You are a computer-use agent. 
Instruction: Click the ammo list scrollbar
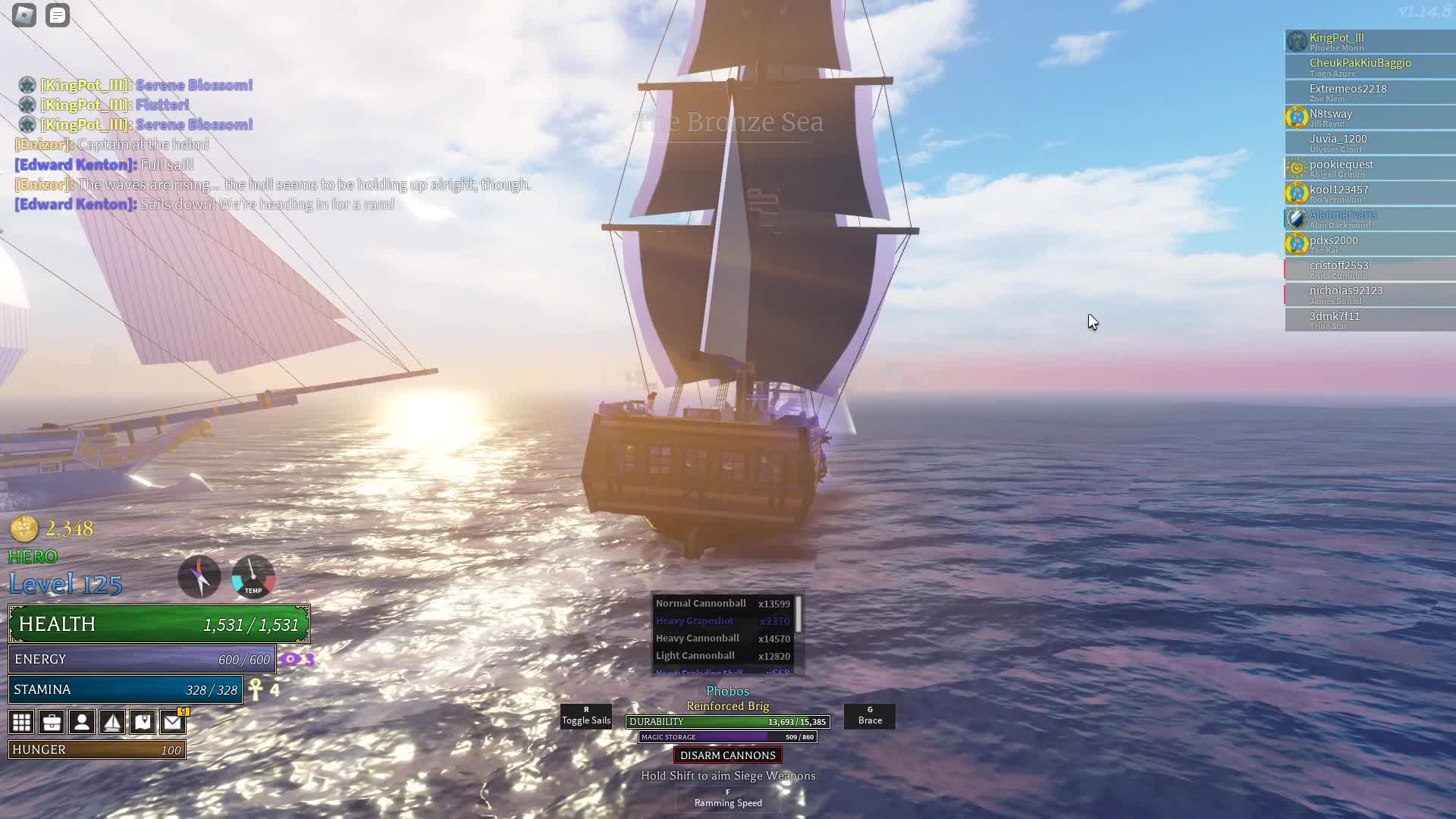tap(799, 613)
